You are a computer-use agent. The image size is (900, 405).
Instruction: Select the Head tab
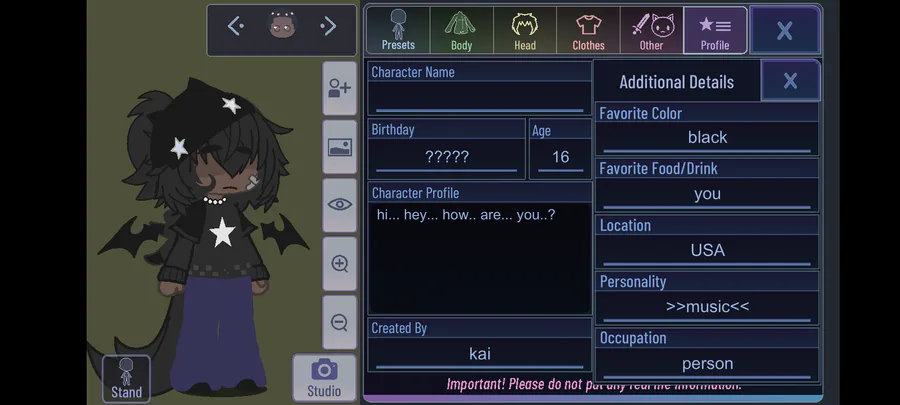pos(525,30)
